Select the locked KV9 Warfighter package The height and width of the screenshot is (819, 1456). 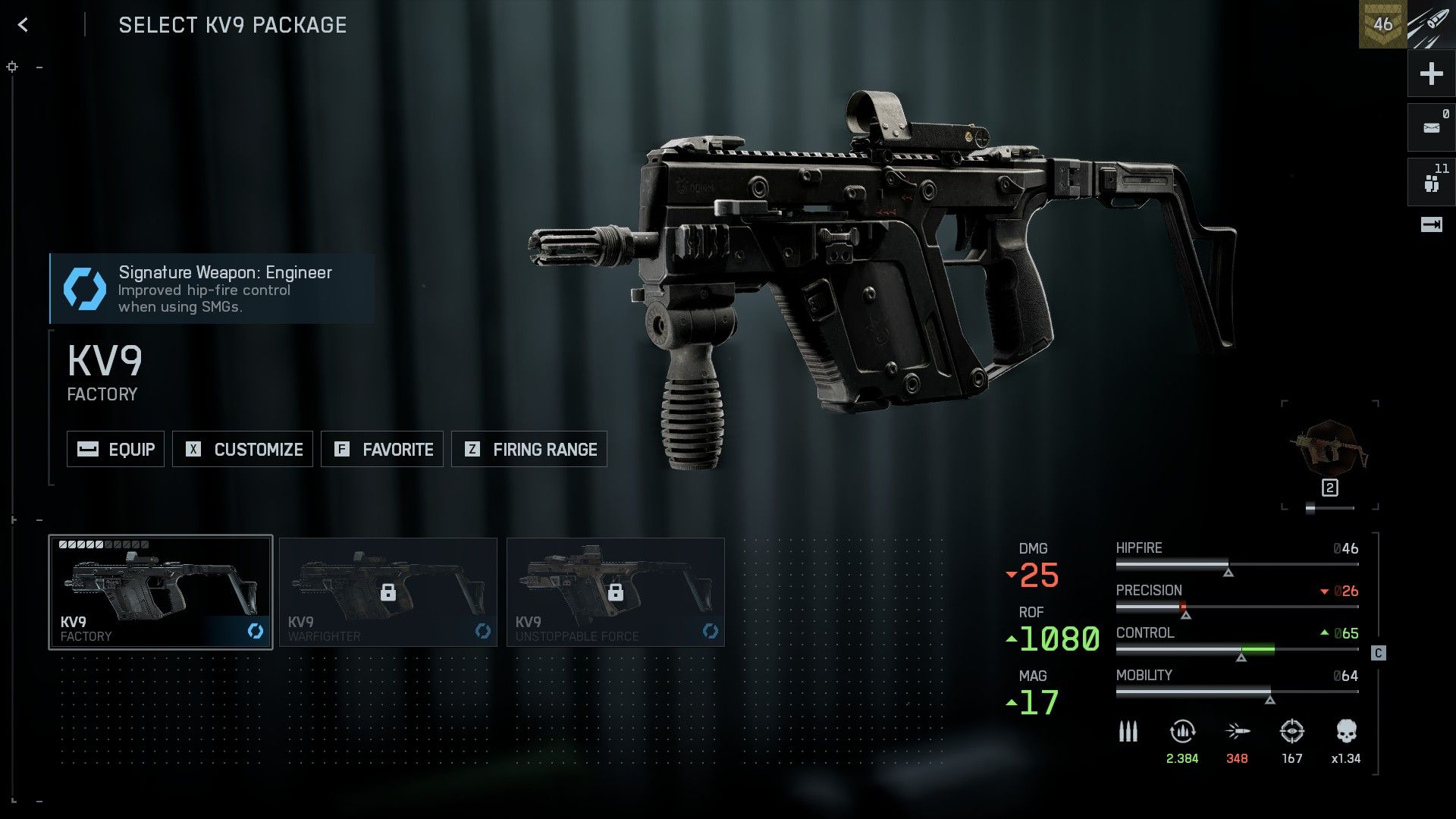(388, 592)
